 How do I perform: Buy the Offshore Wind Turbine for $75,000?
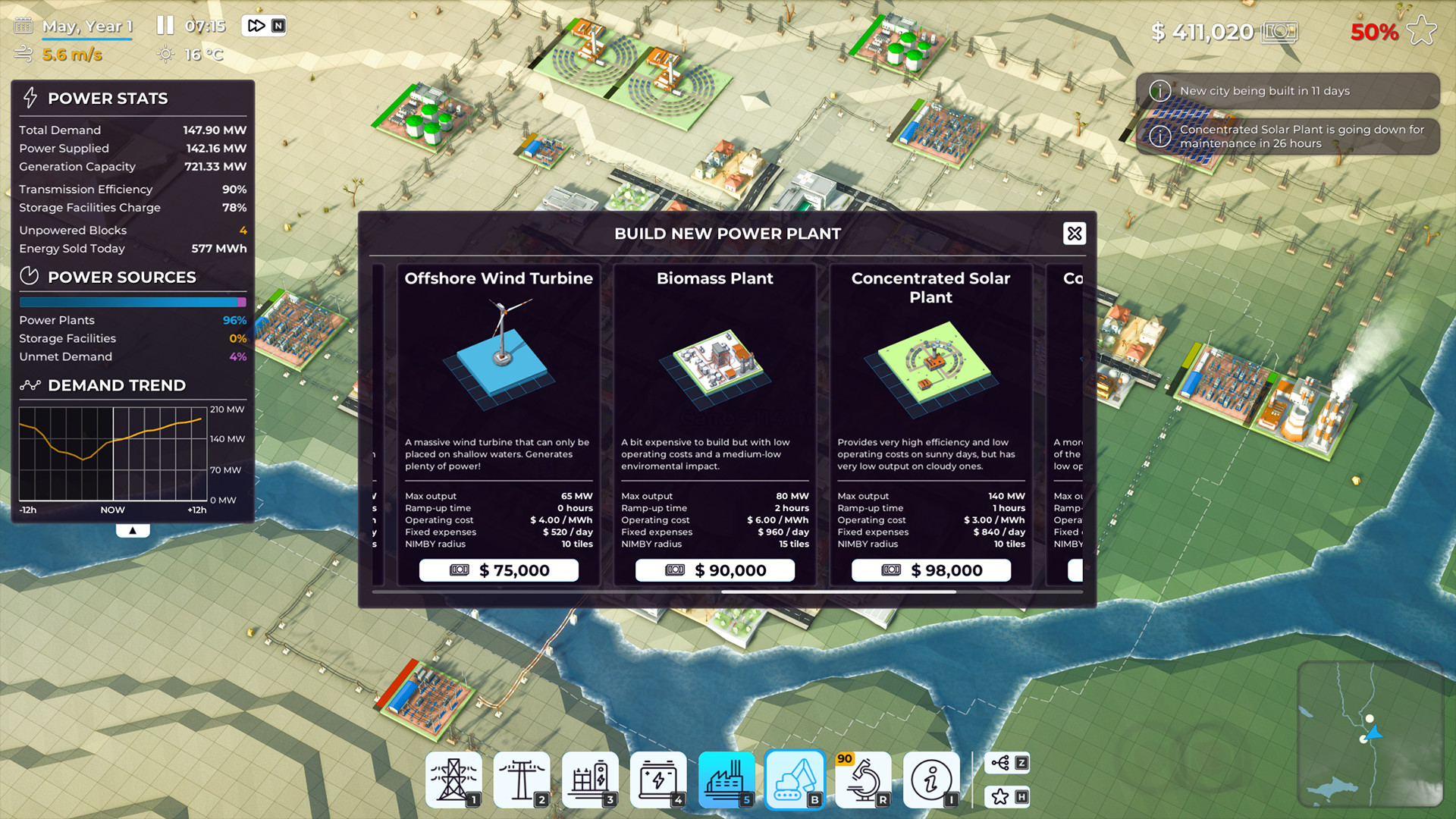pyautogui.click(x=497, y=570)
